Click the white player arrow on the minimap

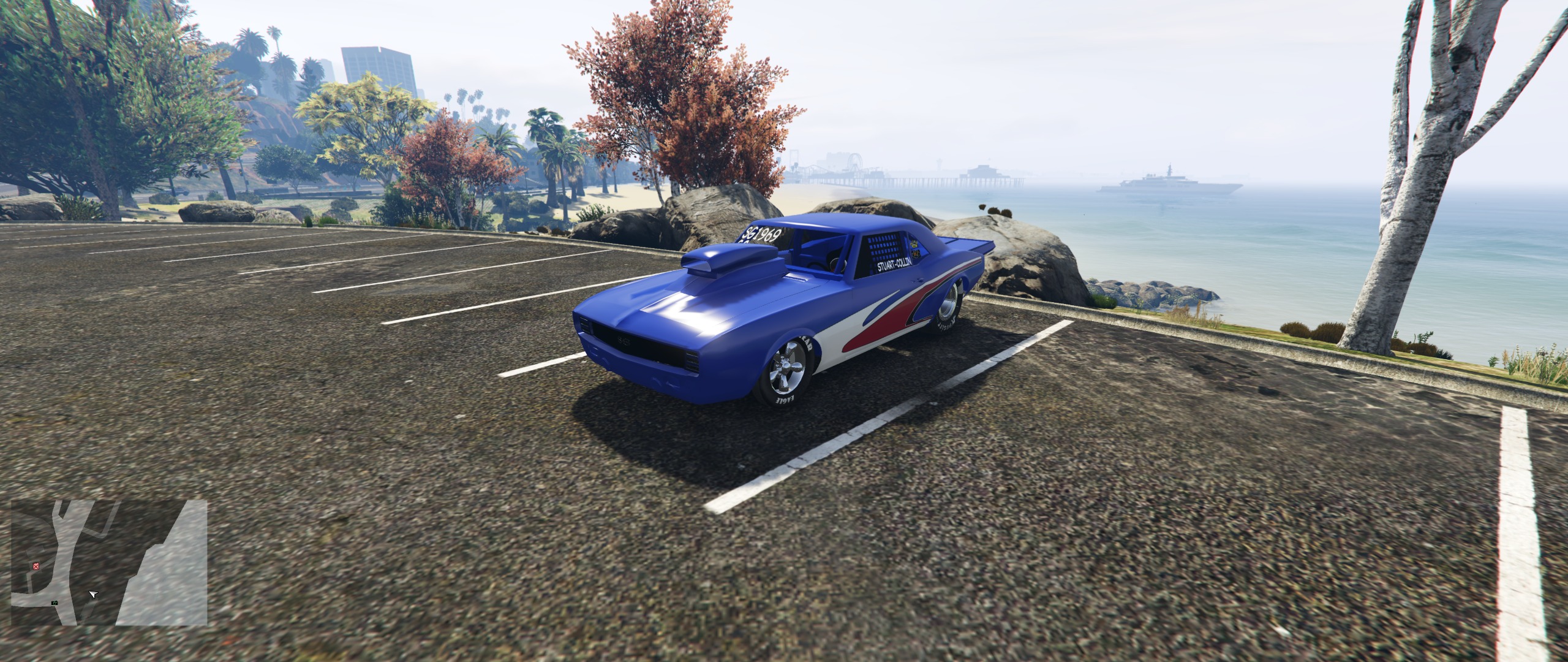pos(92,594)
